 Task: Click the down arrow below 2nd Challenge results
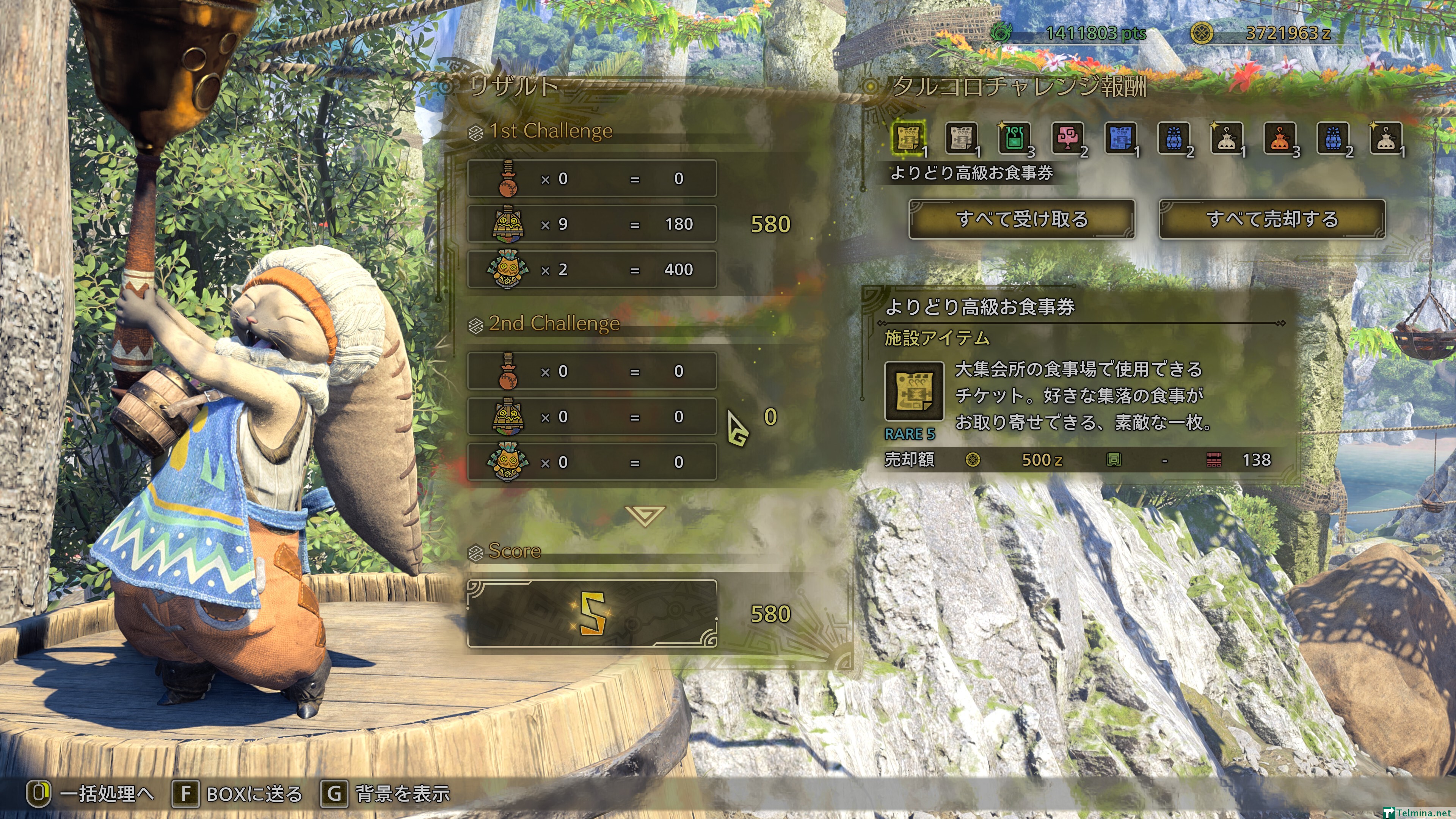[x=645, y=515]
